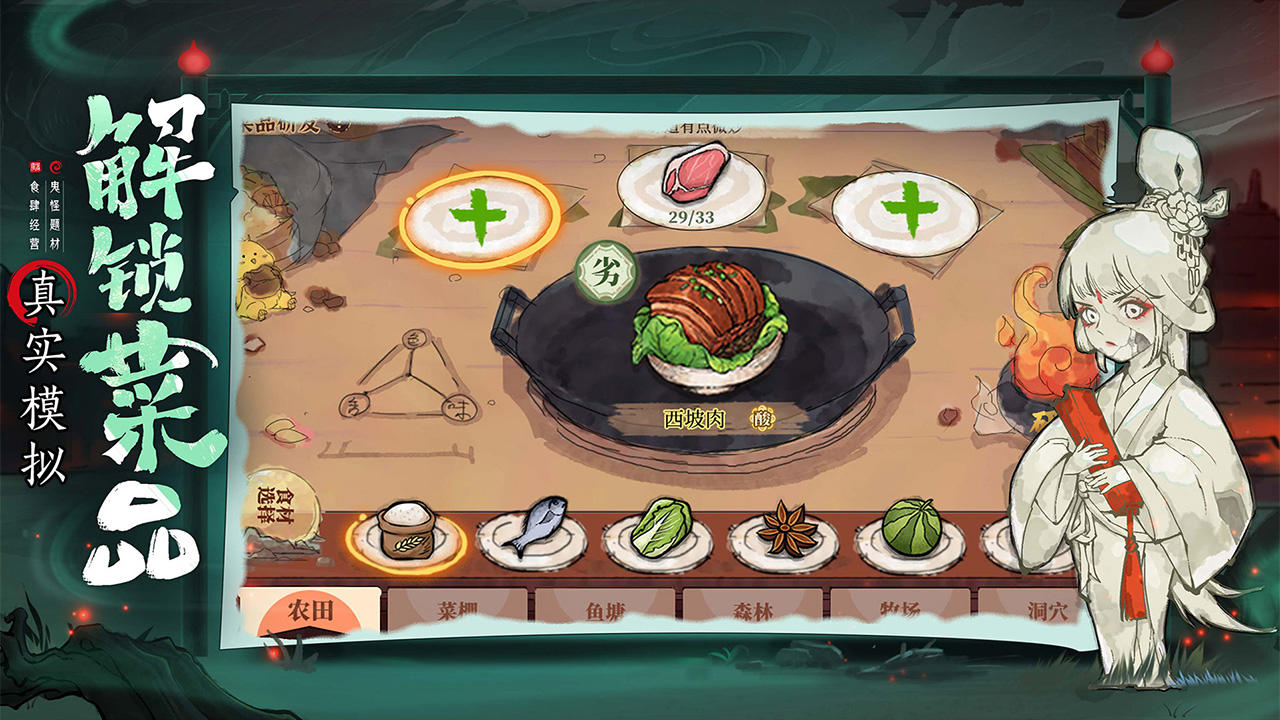The width and height of the screenshot is (1280, 720).
Task: Select the glowing empty ingredient plate
Action: [480, 216]
